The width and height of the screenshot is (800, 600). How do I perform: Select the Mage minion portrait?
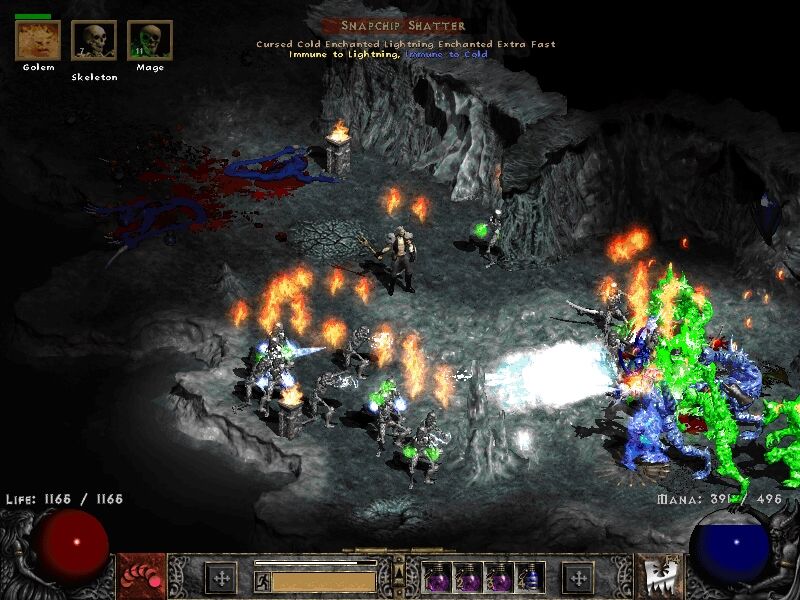pos(150,41)
